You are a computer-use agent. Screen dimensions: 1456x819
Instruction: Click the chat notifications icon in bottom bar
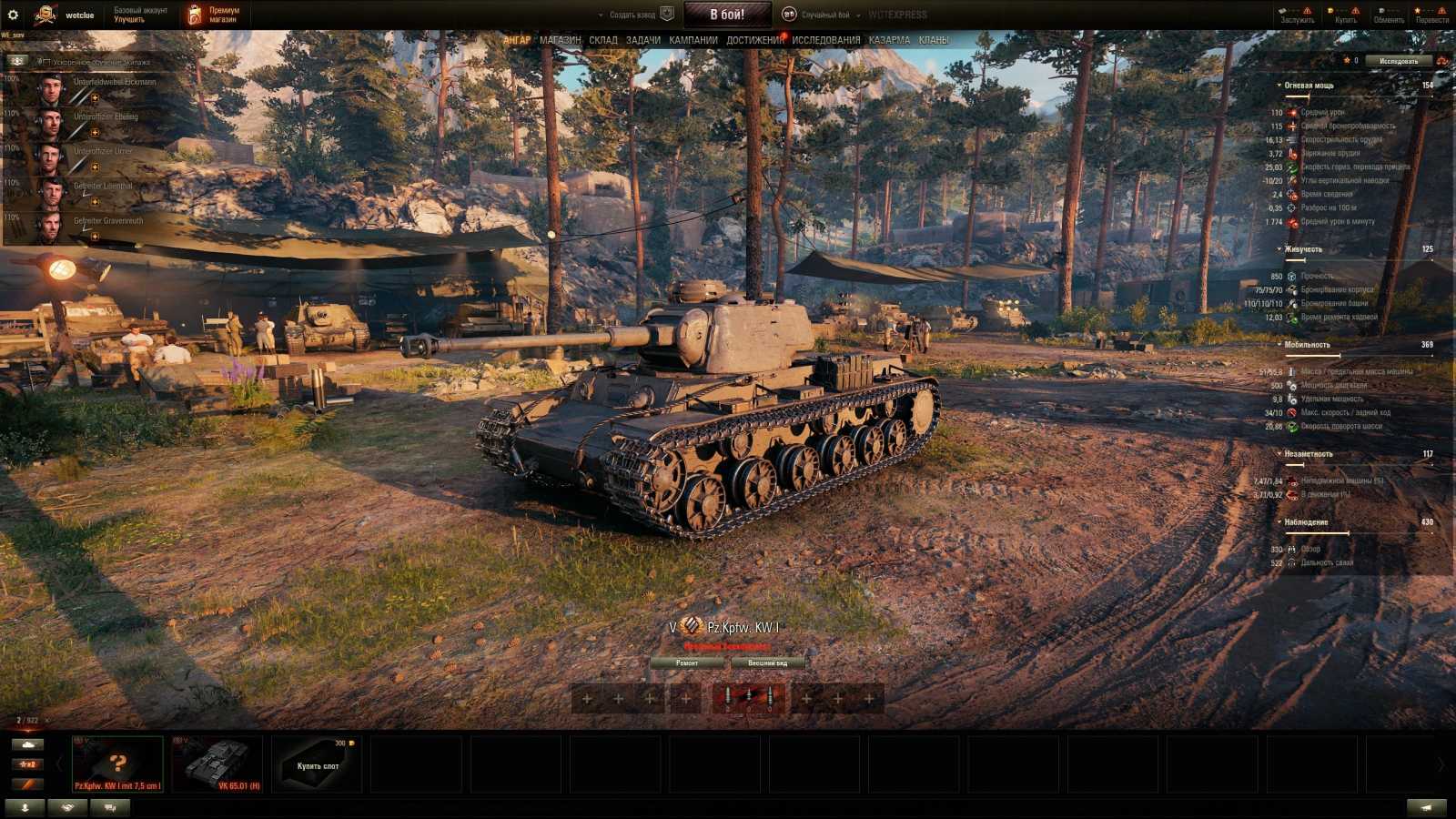pyautogui.click(x=109, y=806)
